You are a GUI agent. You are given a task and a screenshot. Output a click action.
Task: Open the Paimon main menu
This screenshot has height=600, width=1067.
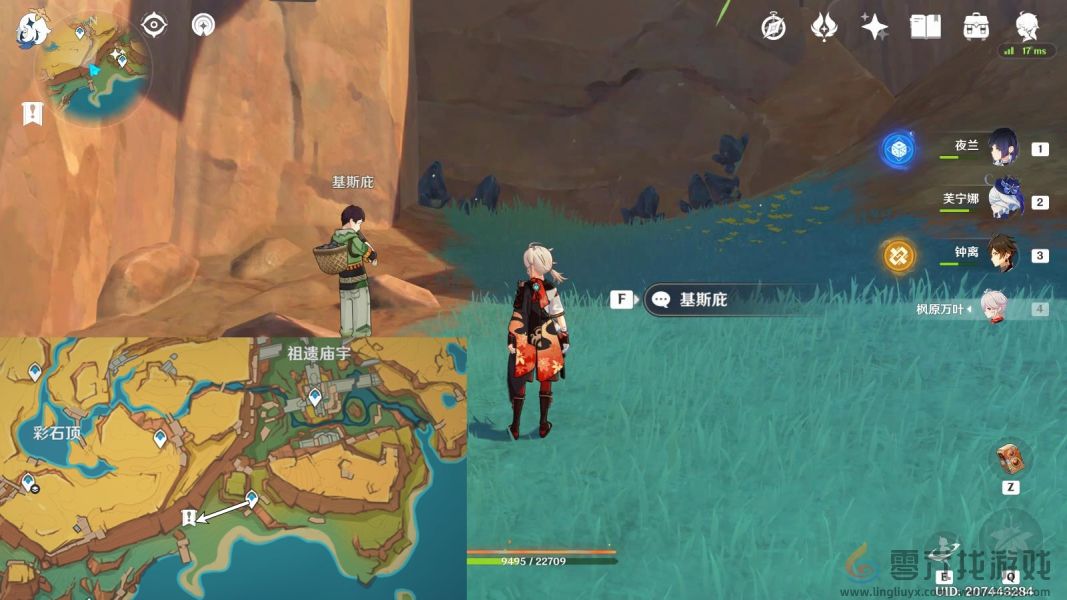pos(31,28)
